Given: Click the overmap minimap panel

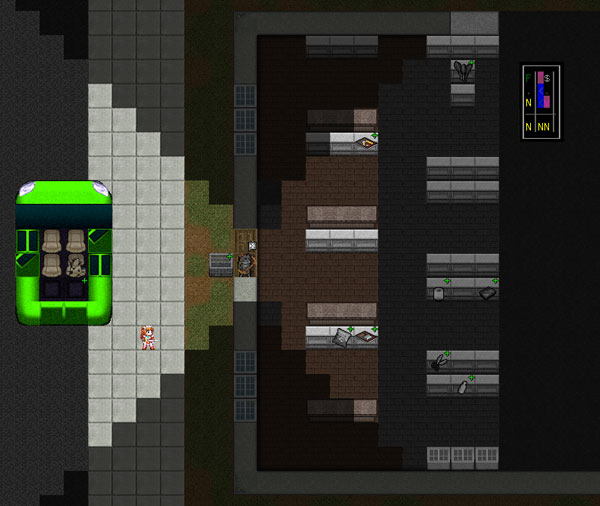Looking at the screenshot, I should point(542,100).
